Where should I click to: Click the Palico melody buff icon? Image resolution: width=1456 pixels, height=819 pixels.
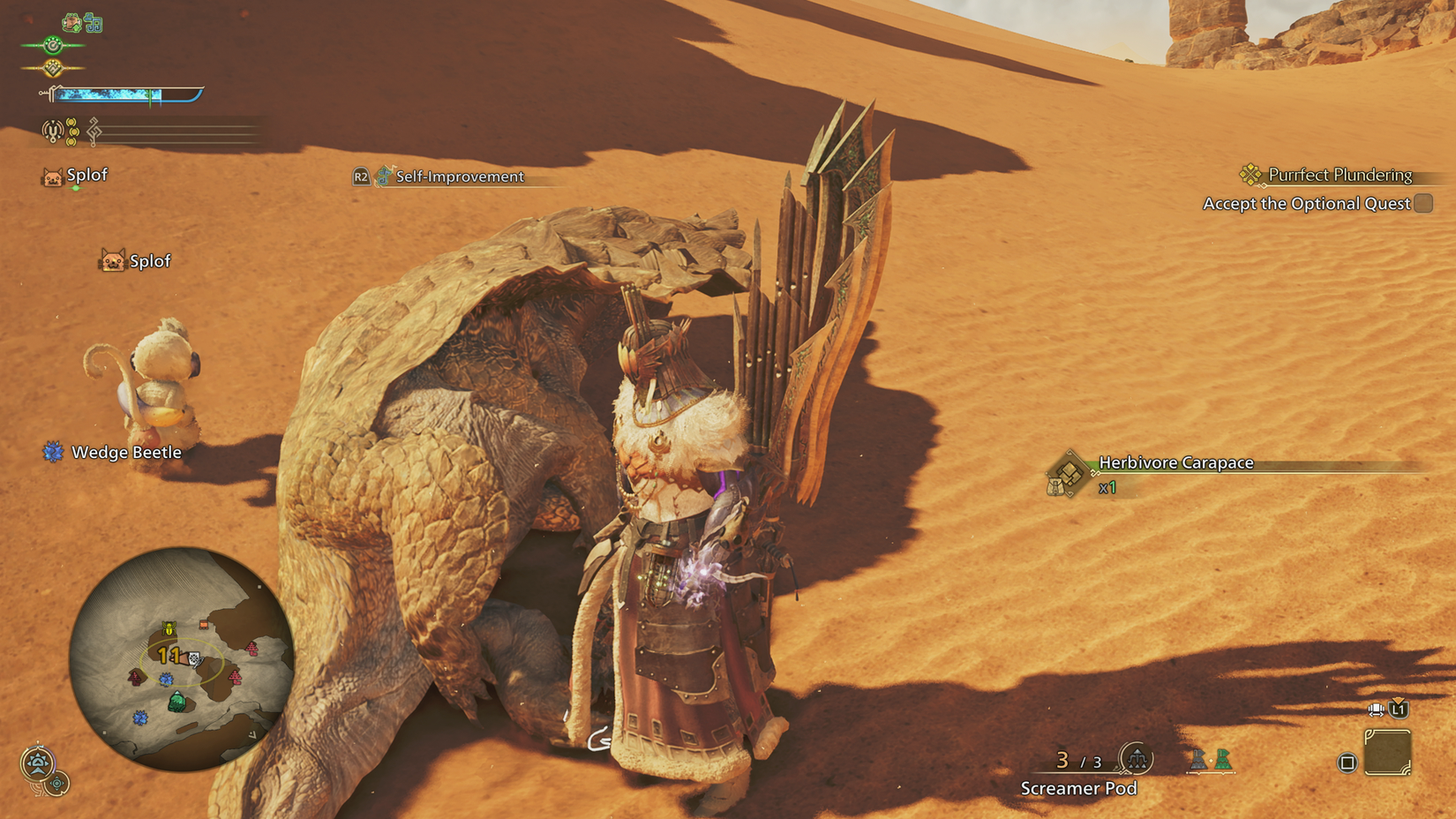click(94, 23)
